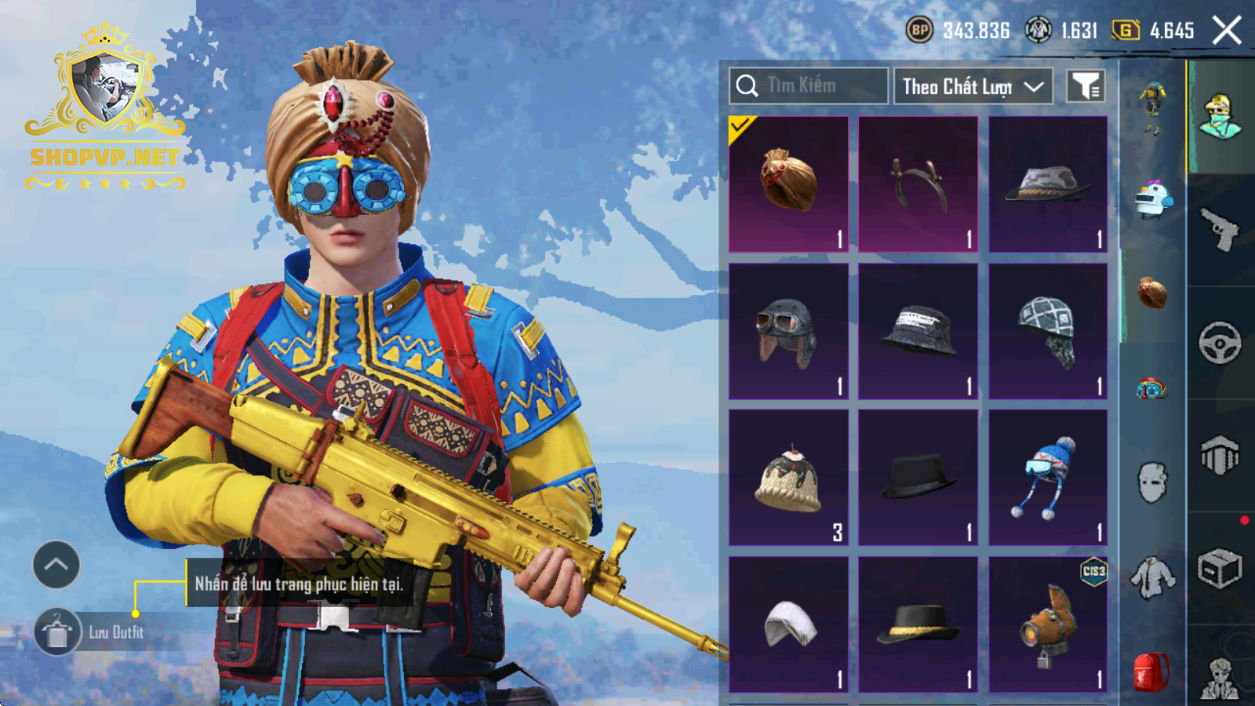1255x706 pixels.
Task: Select the white turban item
Action: 788,624
